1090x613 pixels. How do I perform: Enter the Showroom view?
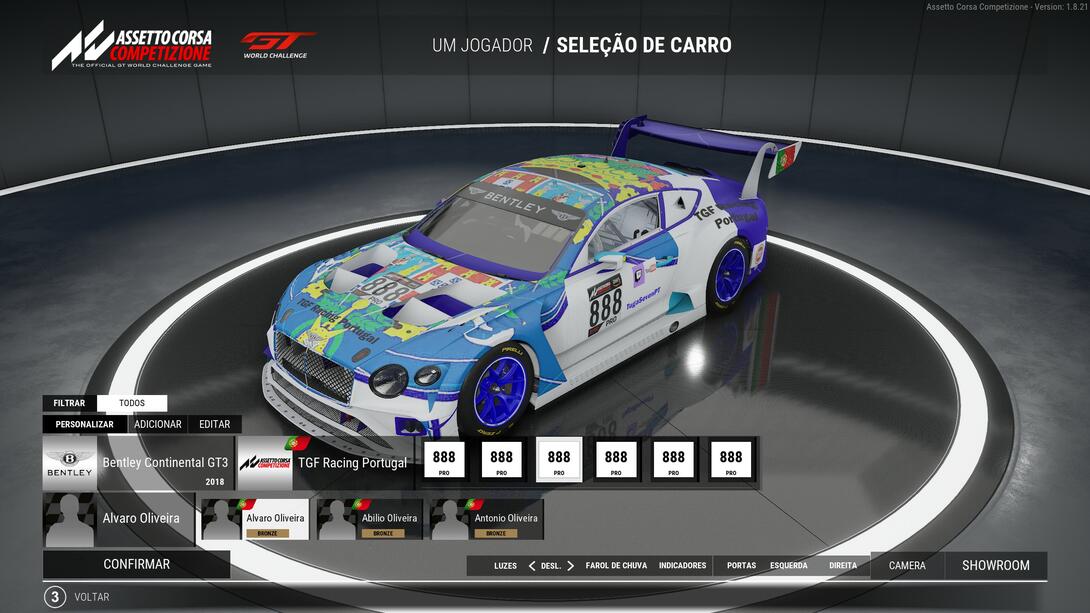click(995, 566)
